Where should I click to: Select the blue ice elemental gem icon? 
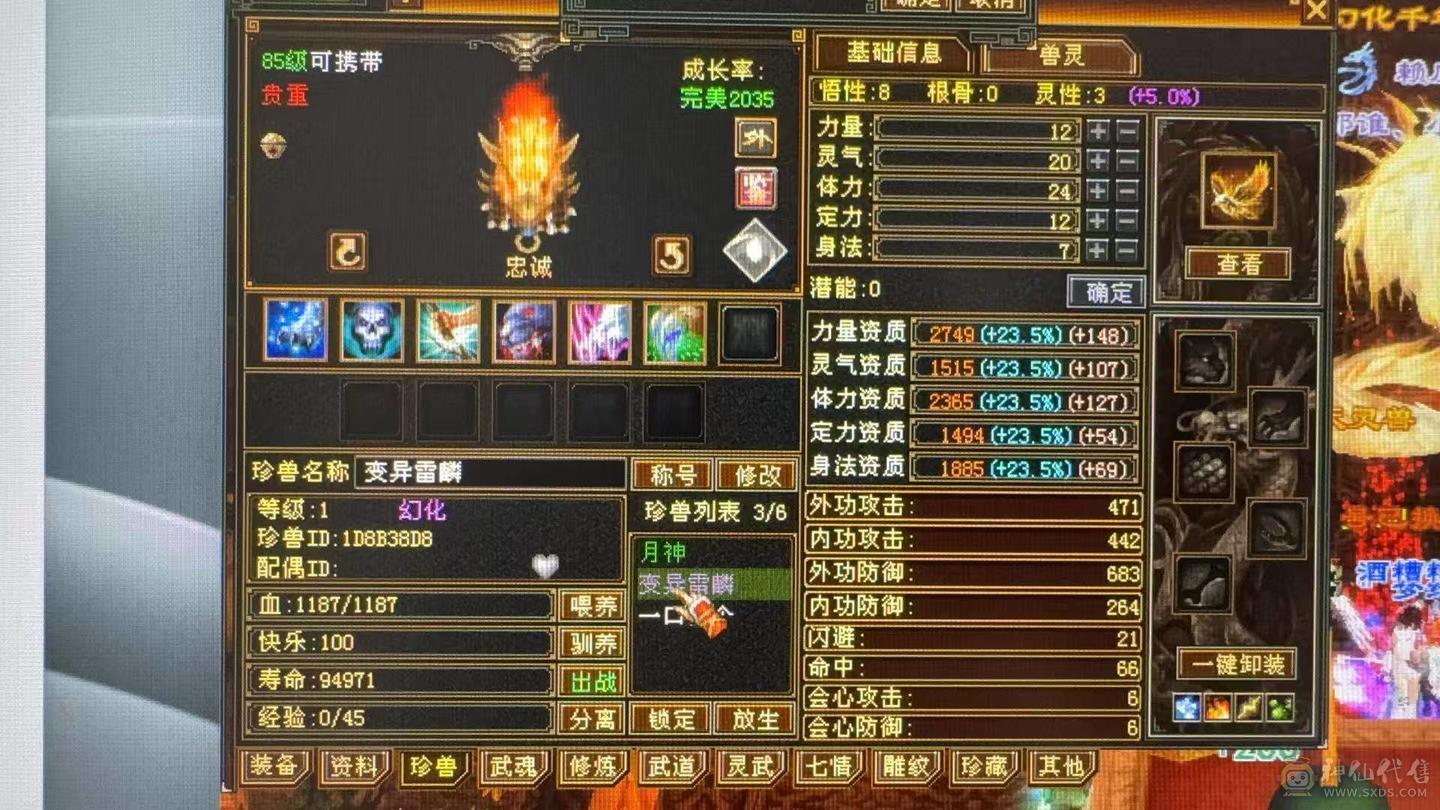tap(1186, 707)
